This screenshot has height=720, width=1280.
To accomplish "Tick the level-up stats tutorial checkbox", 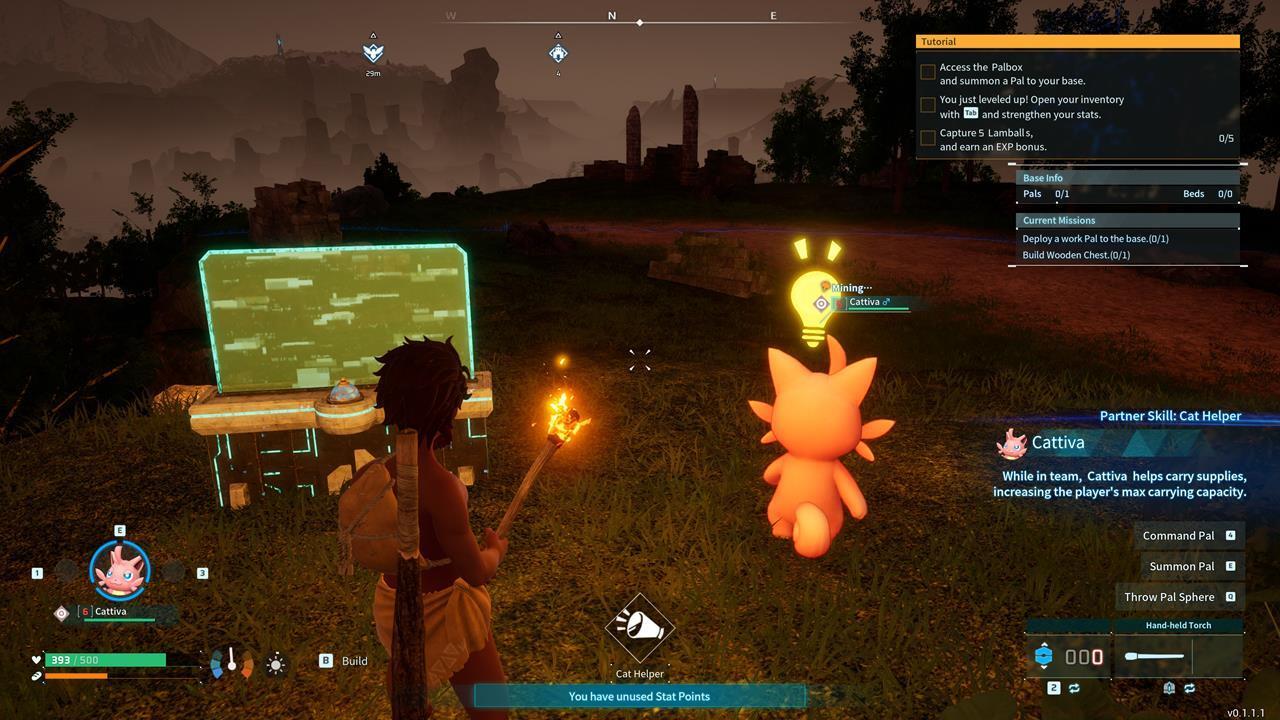I will tap(928, 105).
